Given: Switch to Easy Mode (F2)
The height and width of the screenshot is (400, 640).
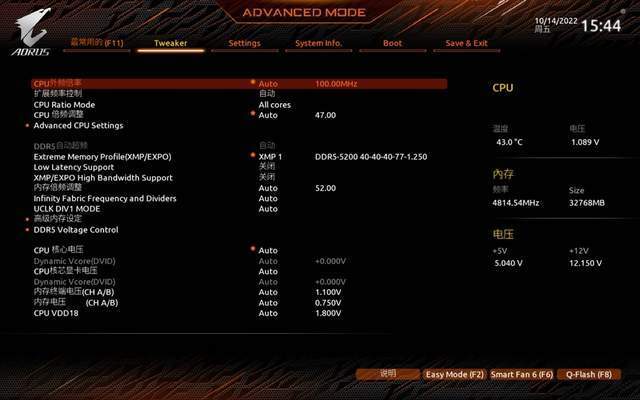Looking at the screenshot, I should point(454,374).
